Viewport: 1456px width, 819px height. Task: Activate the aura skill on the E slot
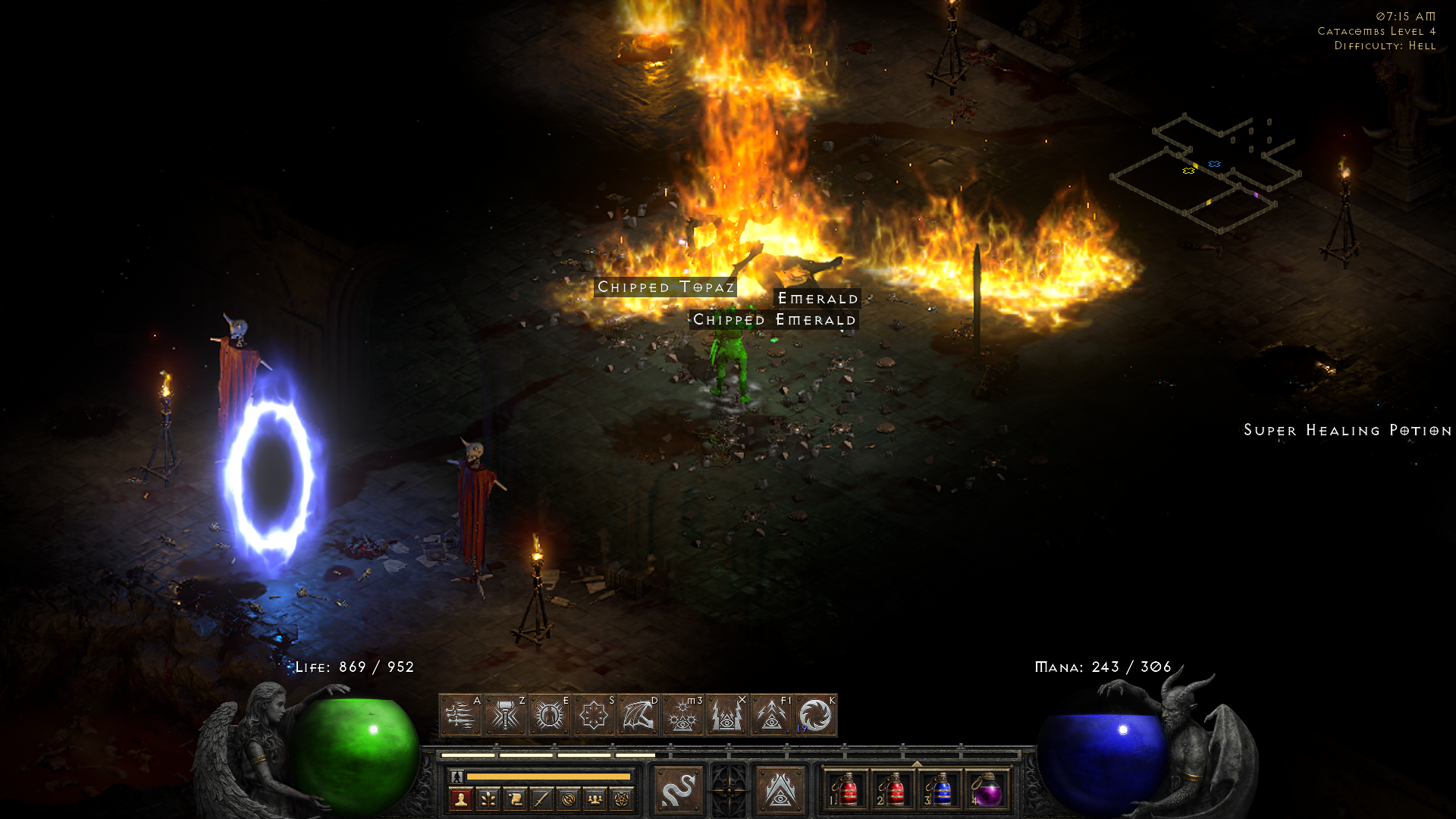[x=550, y=715]
